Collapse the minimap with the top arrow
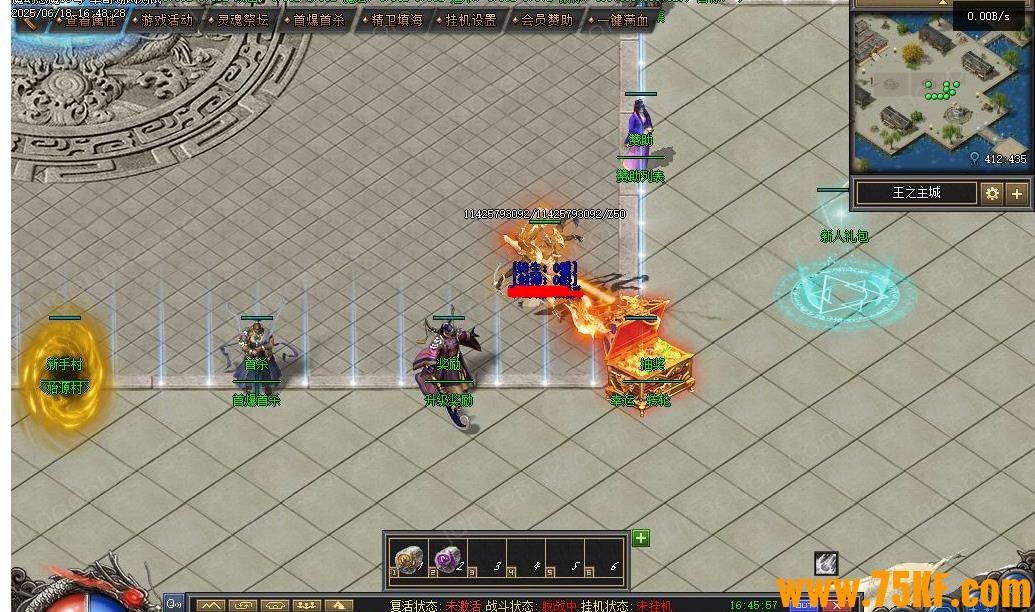 (x=941, y=4)
